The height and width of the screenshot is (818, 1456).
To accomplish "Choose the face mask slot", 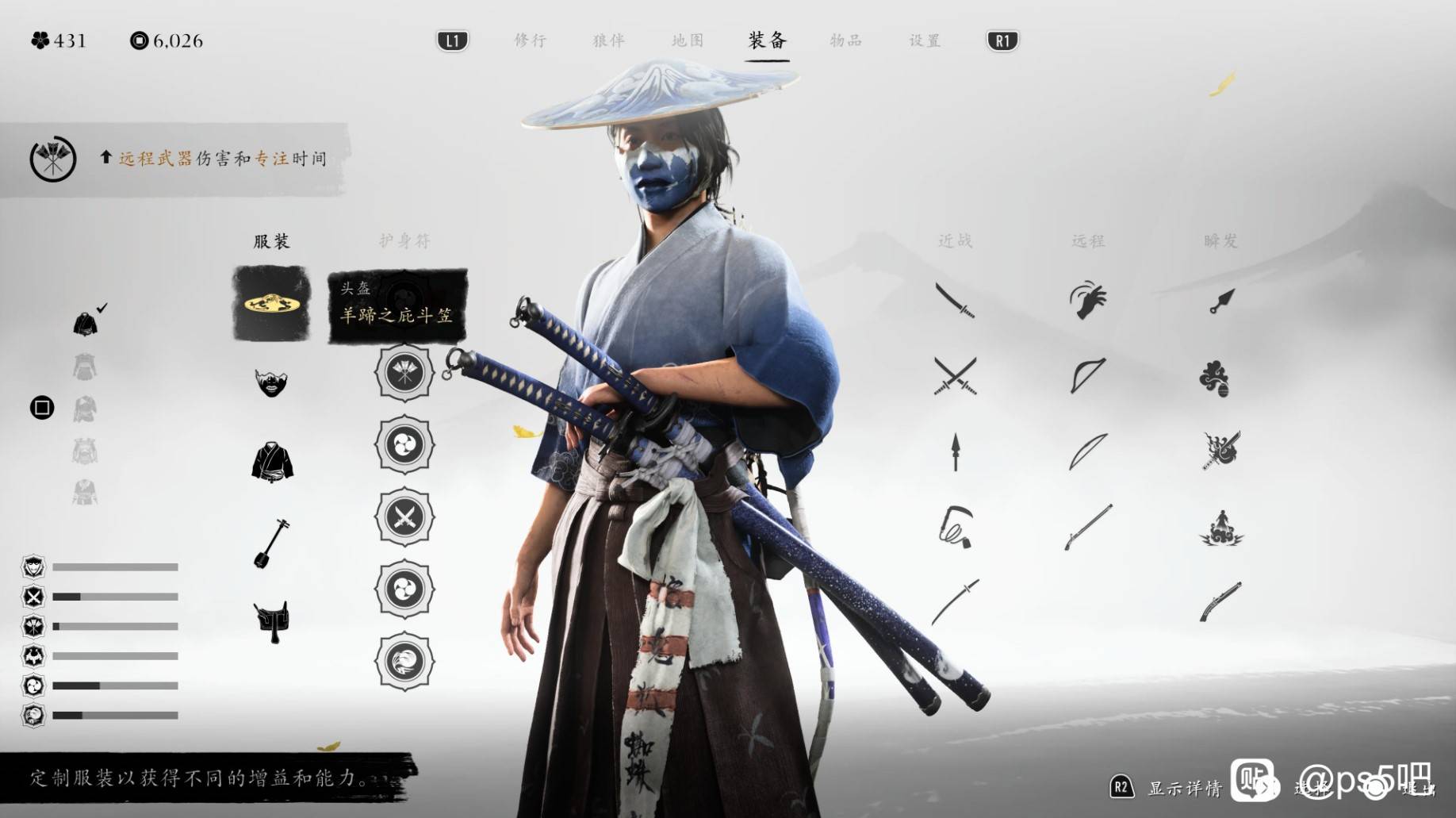I will (x=271, y=383).
